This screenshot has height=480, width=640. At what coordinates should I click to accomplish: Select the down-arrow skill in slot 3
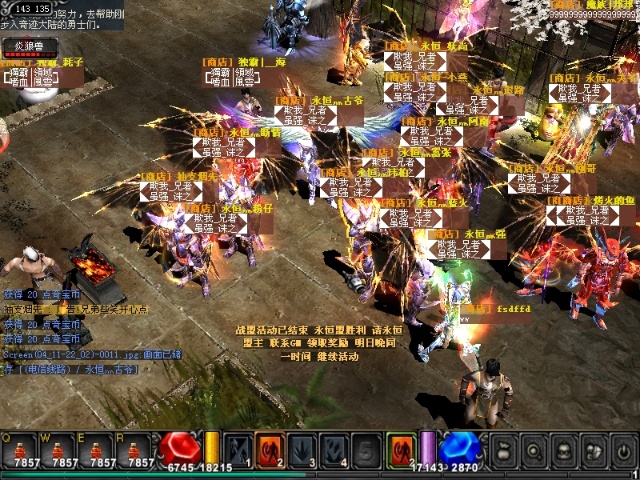303,447
